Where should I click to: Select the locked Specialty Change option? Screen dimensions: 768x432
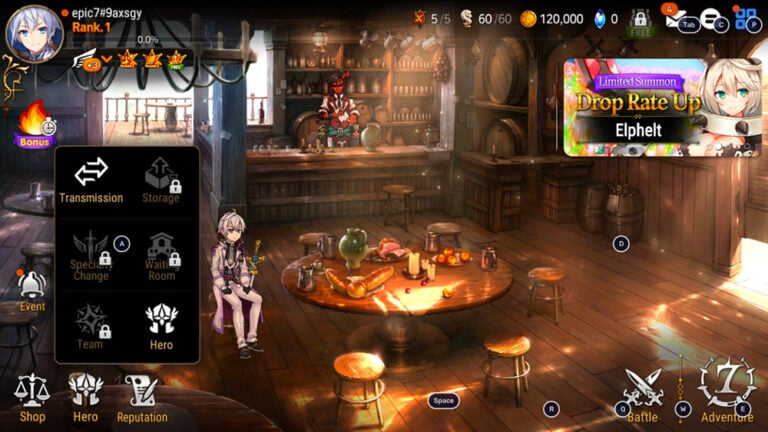91,255
